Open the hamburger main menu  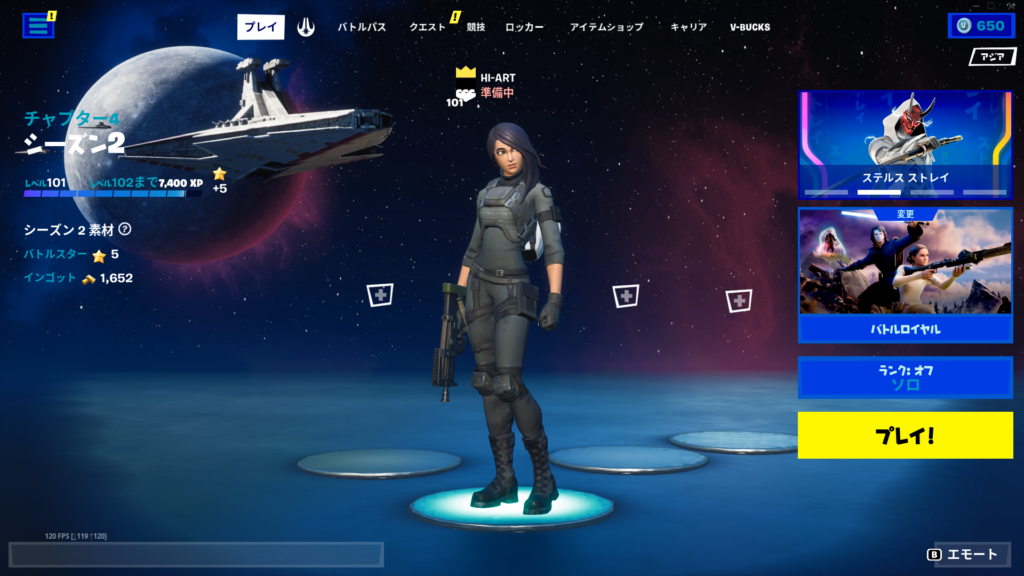coord(38,26)
